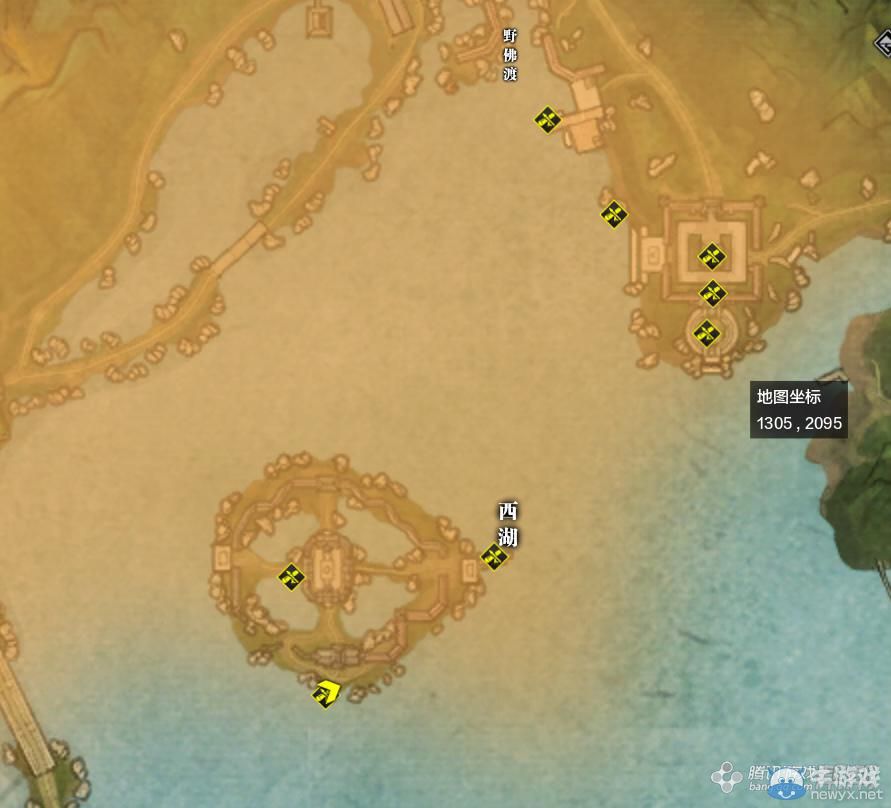
Task: Click the partially visible diamond icon at the map edge
Action: (x=883, y=43)
